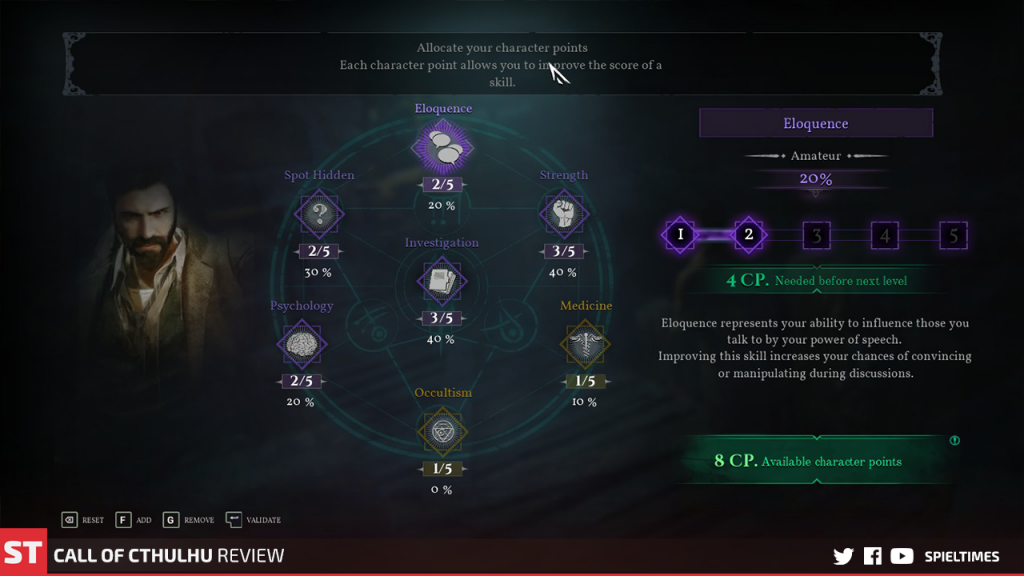Open the Twitter link in the banner
This screenshot has height=576, width=1024.
pos(843,556)
